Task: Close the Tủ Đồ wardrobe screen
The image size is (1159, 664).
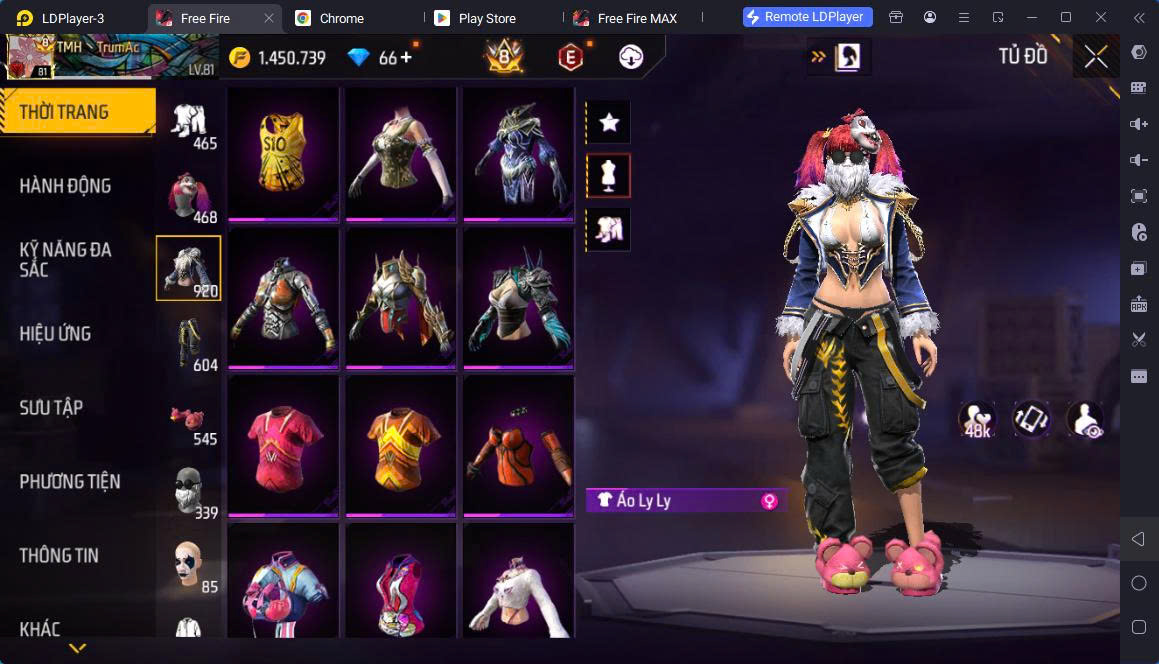Action: [x=1095, y=57]
